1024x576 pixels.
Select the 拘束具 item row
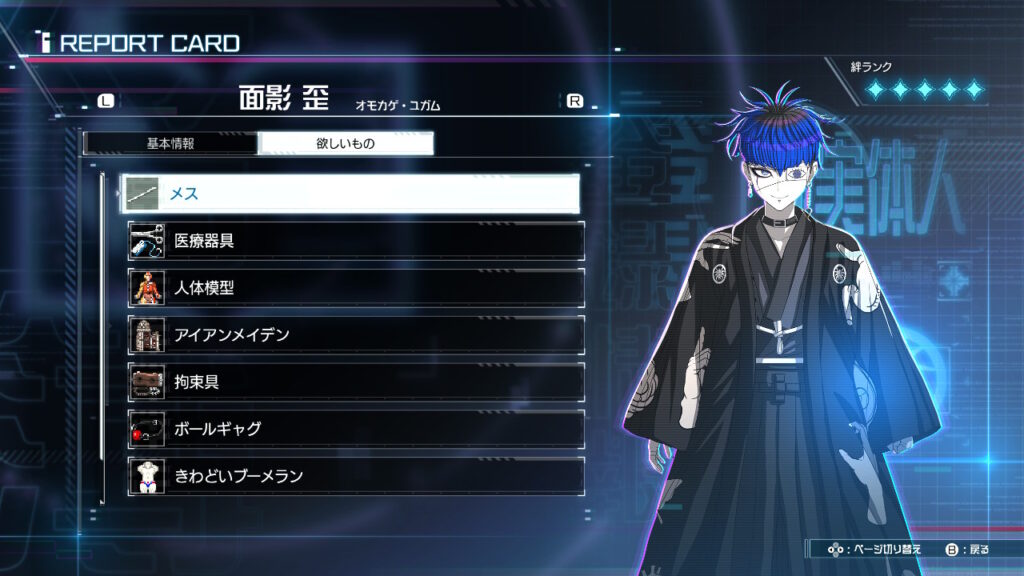tap(356, 382)
